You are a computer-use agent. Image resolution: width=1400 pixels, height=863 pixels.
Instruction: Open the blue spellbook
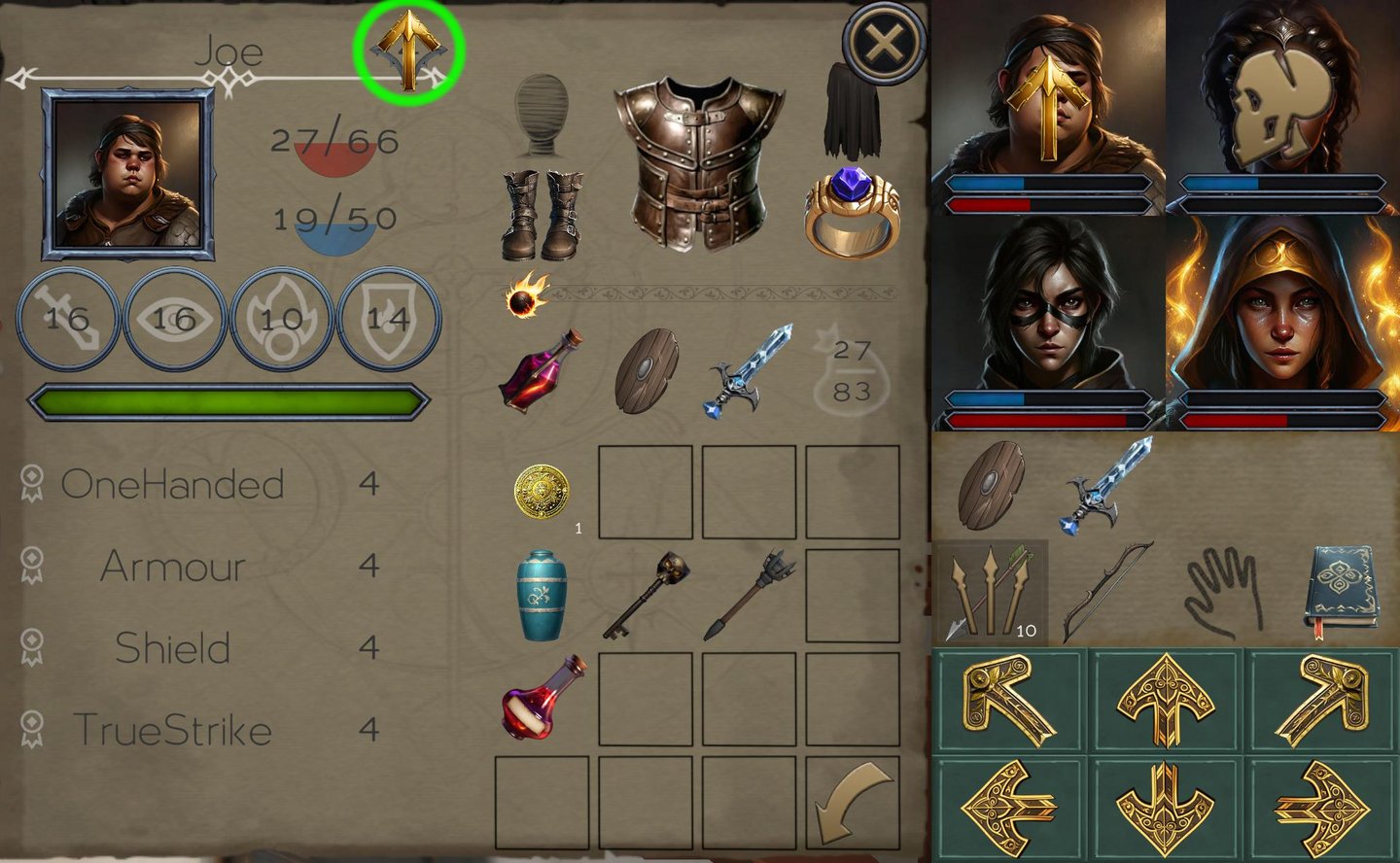[1342, 591]
